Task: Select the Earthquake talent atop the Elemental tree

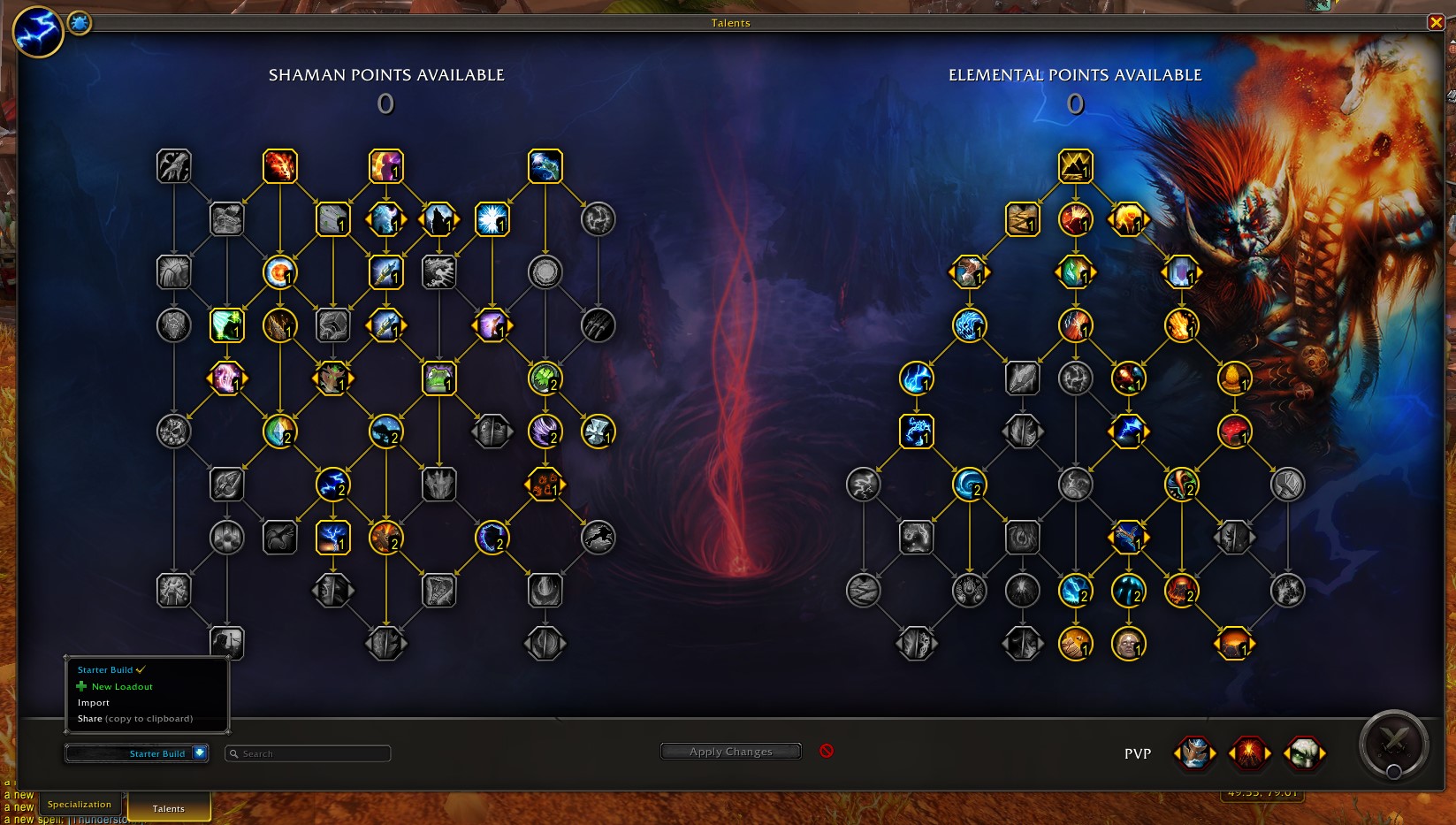Action: (x=1075, y=165)
